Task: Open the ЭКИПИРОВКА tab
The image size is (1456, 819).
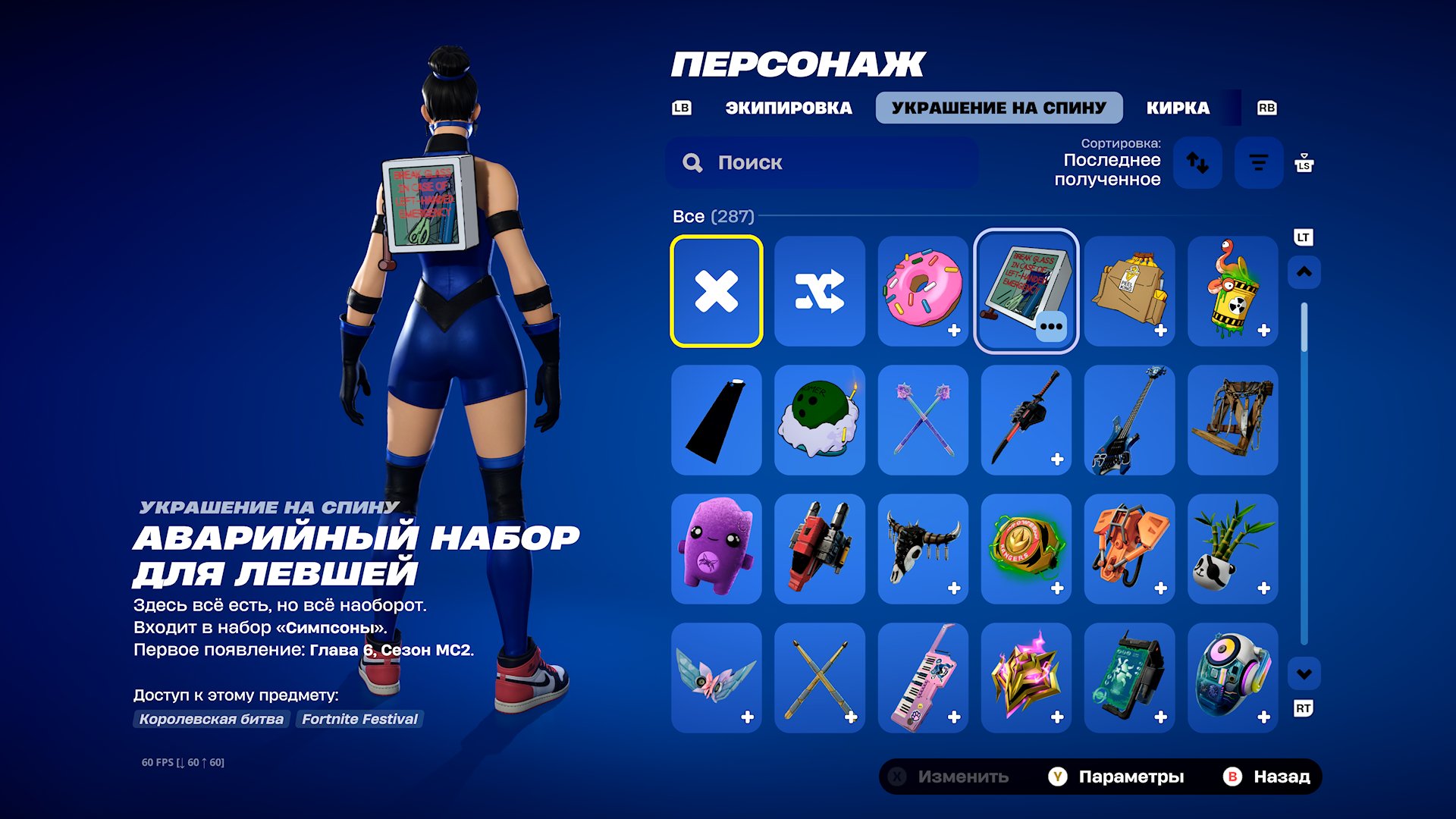Action: click(789, 107)
